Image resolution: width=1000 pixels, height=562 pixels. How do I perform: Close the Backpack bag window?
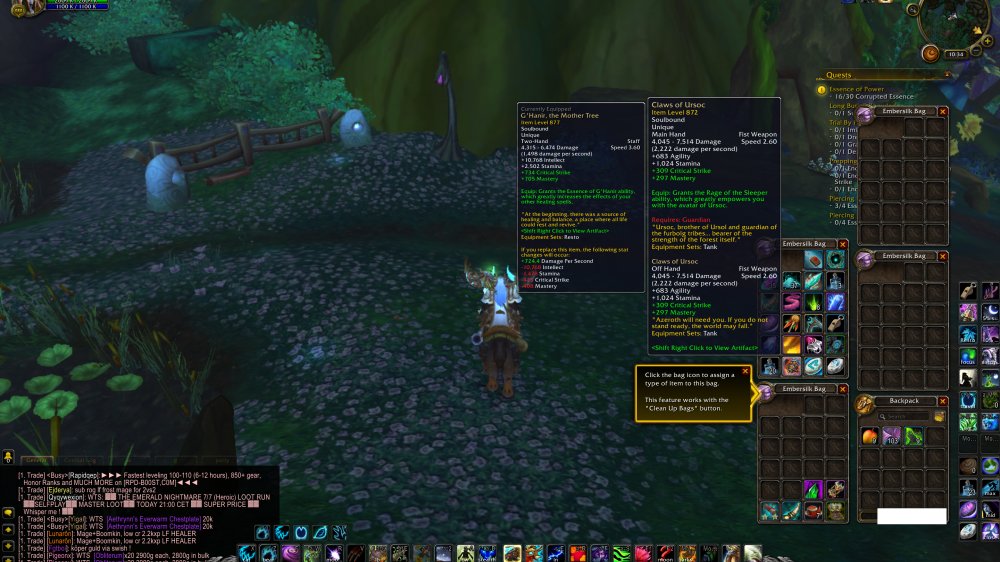click(942, 401)
